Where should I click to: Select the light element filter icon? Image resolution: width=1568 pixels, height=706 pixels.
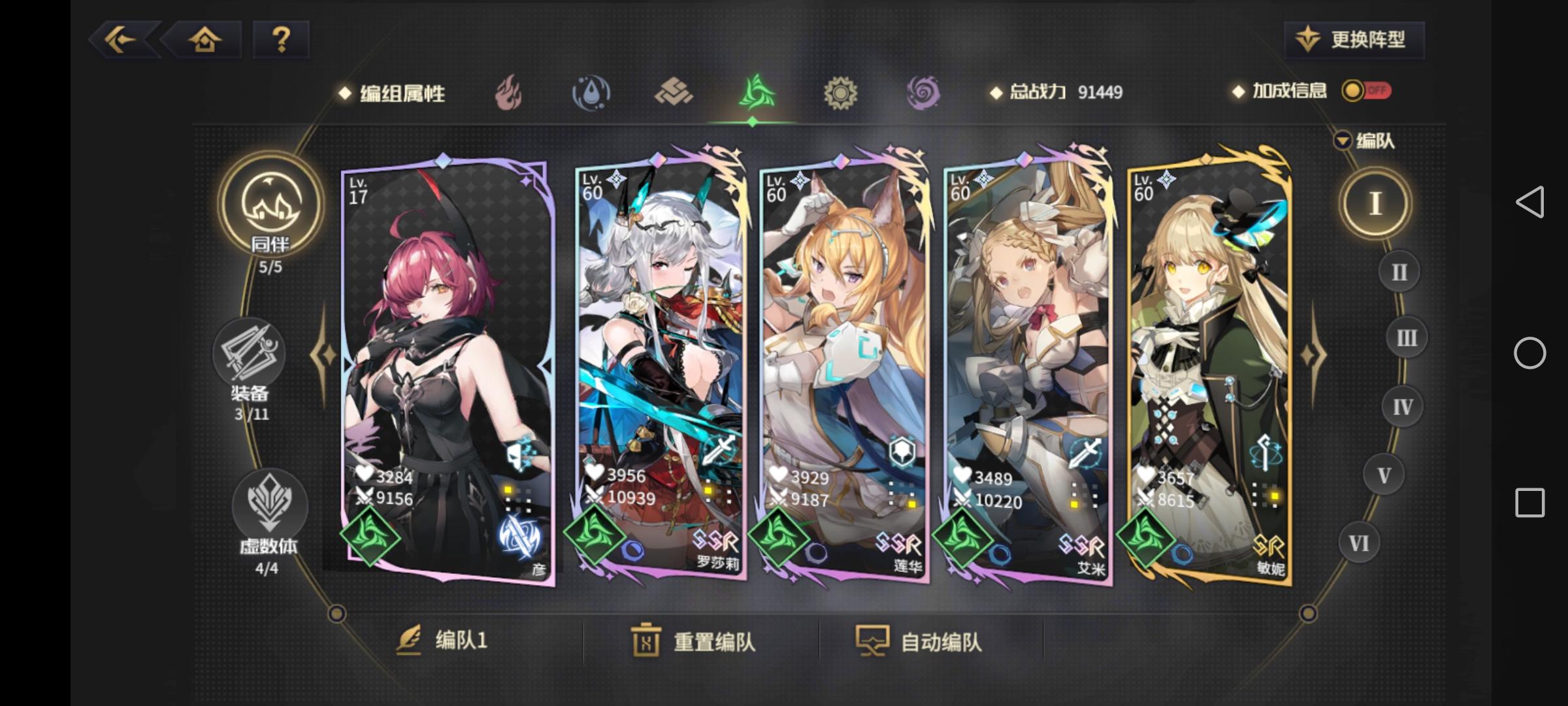pos(841,93)
